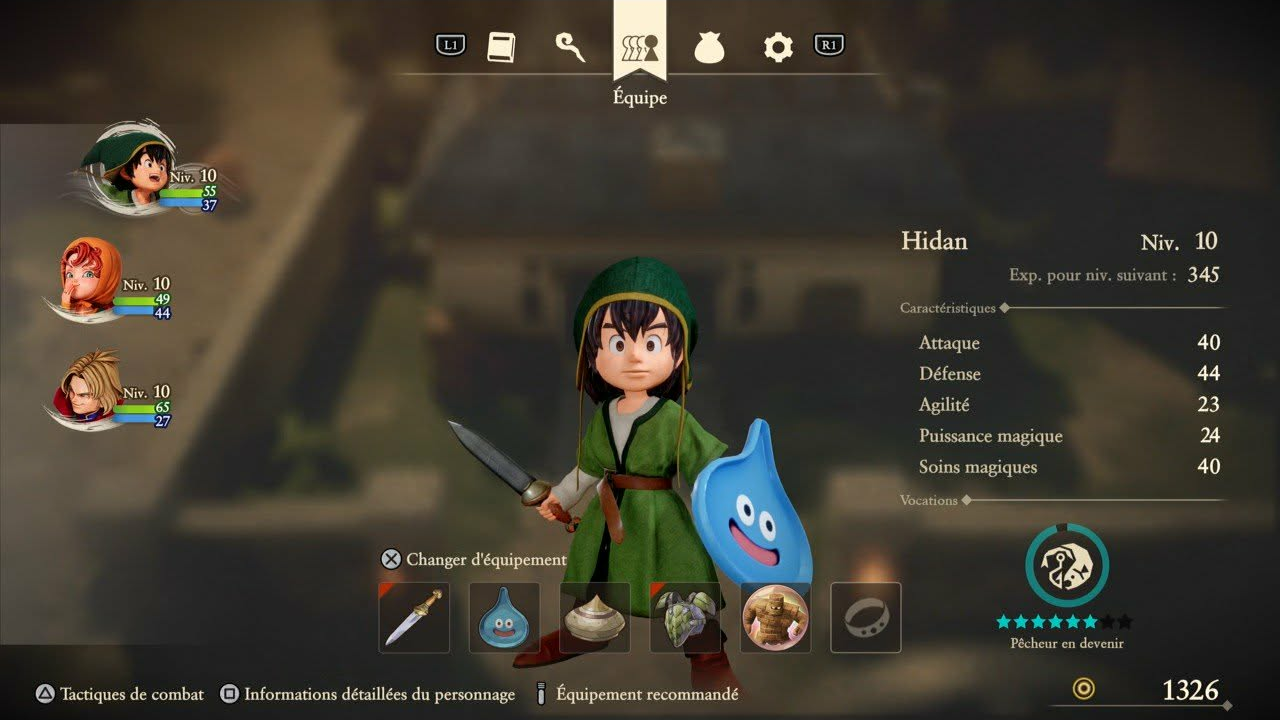The image size is (1280, 720).
Task: Select the Équipe party tab
Action: tap(640, 47)
